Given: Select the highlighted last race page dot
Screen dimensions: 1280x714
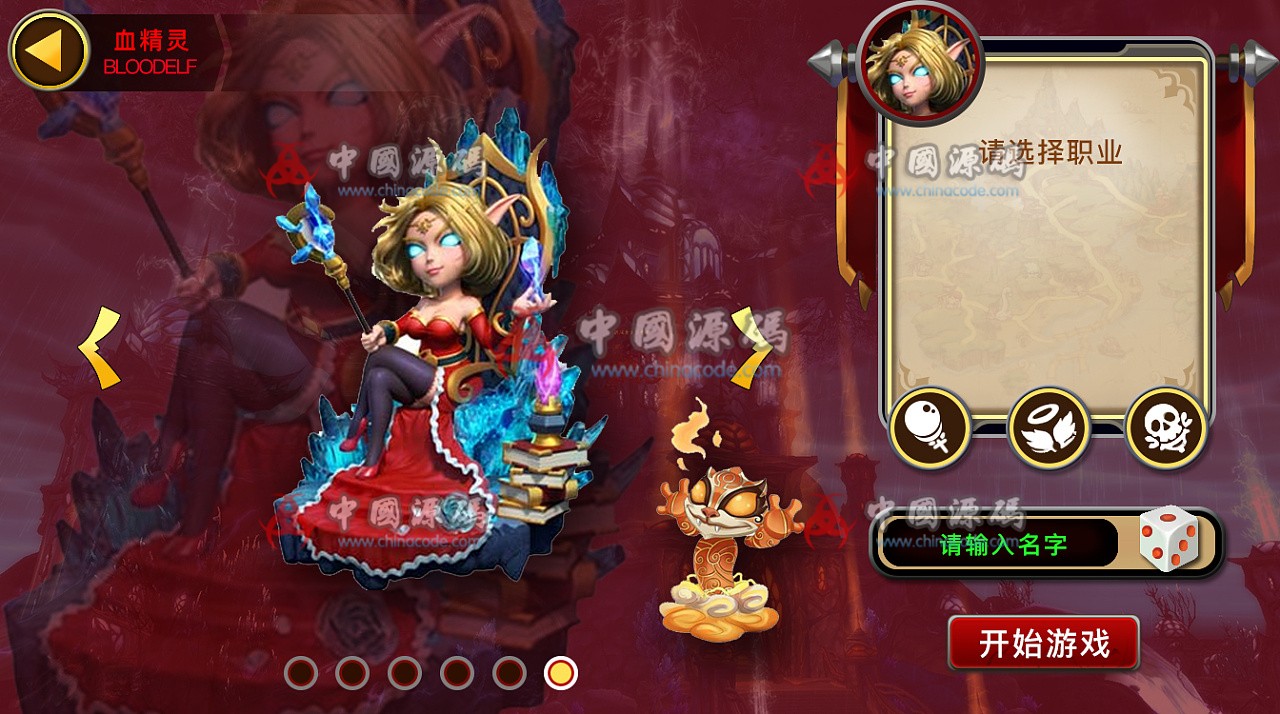Looking at the screenshot, I should [561, 673].
